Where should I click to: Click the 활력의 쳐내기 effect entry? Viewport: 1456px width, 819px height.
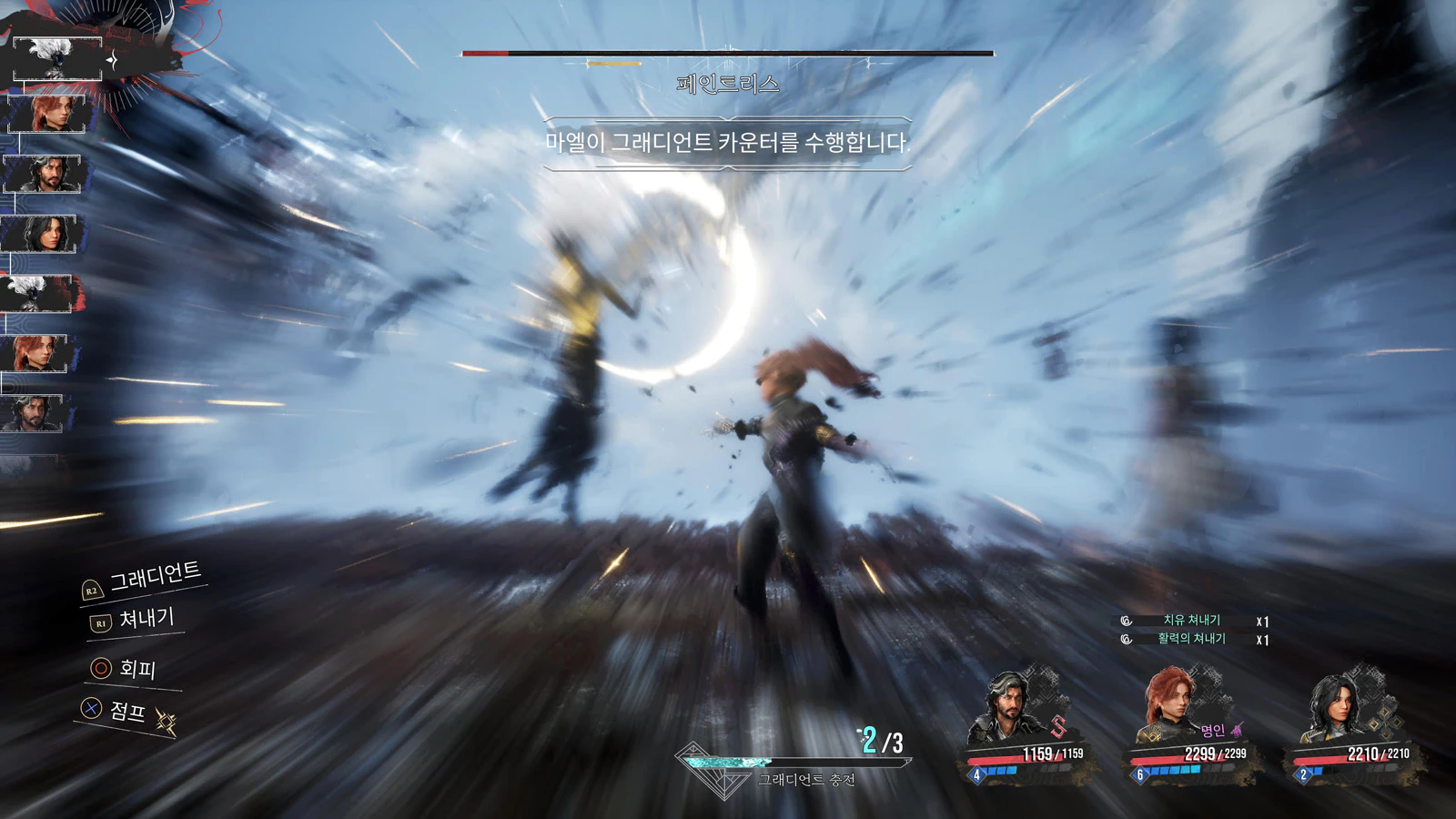point(1191,639)
